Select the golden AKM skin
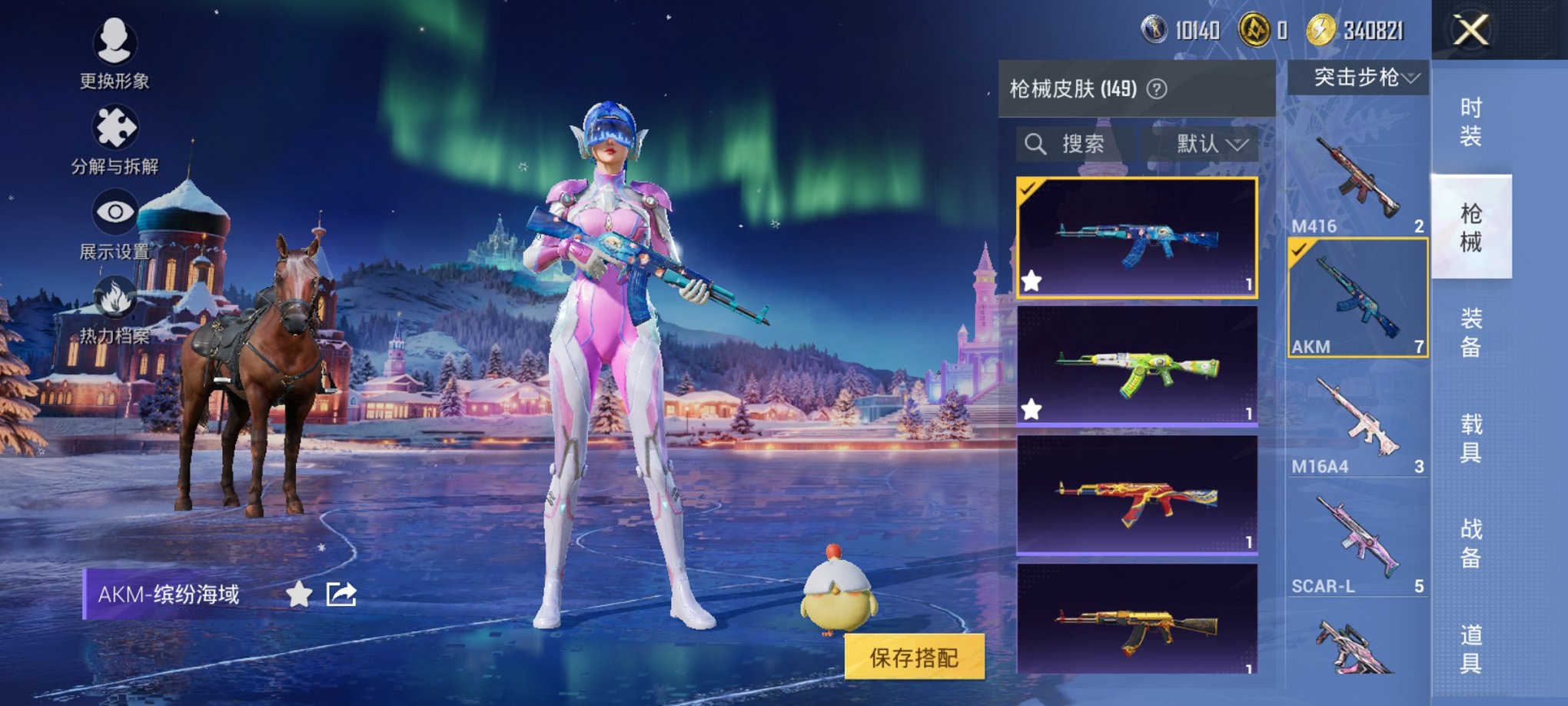The height and width of the screenshot is (706, 1568). click(x=1137, y=619)
